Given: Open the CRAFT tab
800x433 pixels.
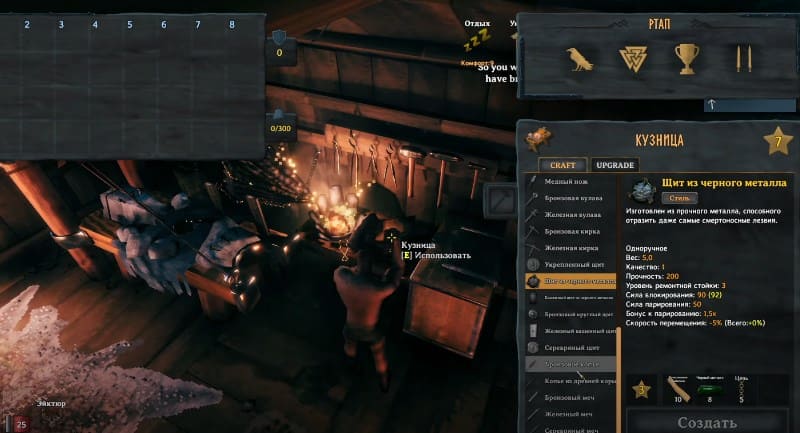Looking at the screenshot, I should tap(561, 165).
